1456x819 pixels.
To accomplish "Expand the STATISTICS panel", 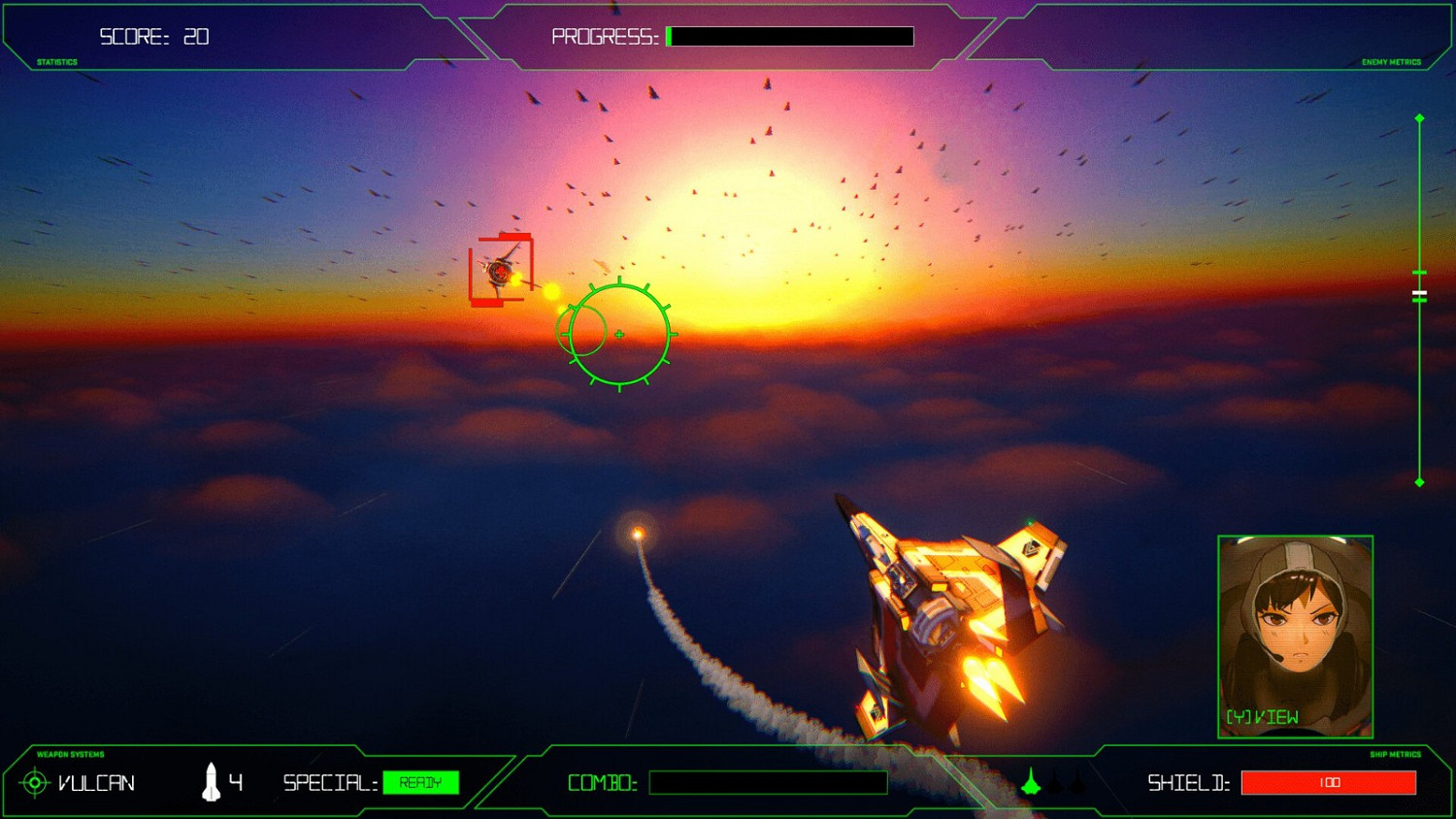I will coord(56,61).
